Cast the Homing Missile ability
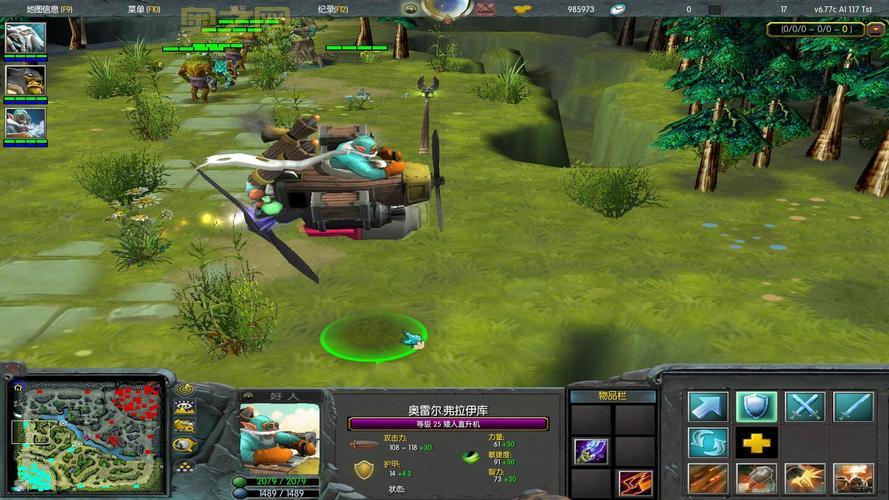The width and height of the screenshot is (889, 500). (x=757, y=479)
